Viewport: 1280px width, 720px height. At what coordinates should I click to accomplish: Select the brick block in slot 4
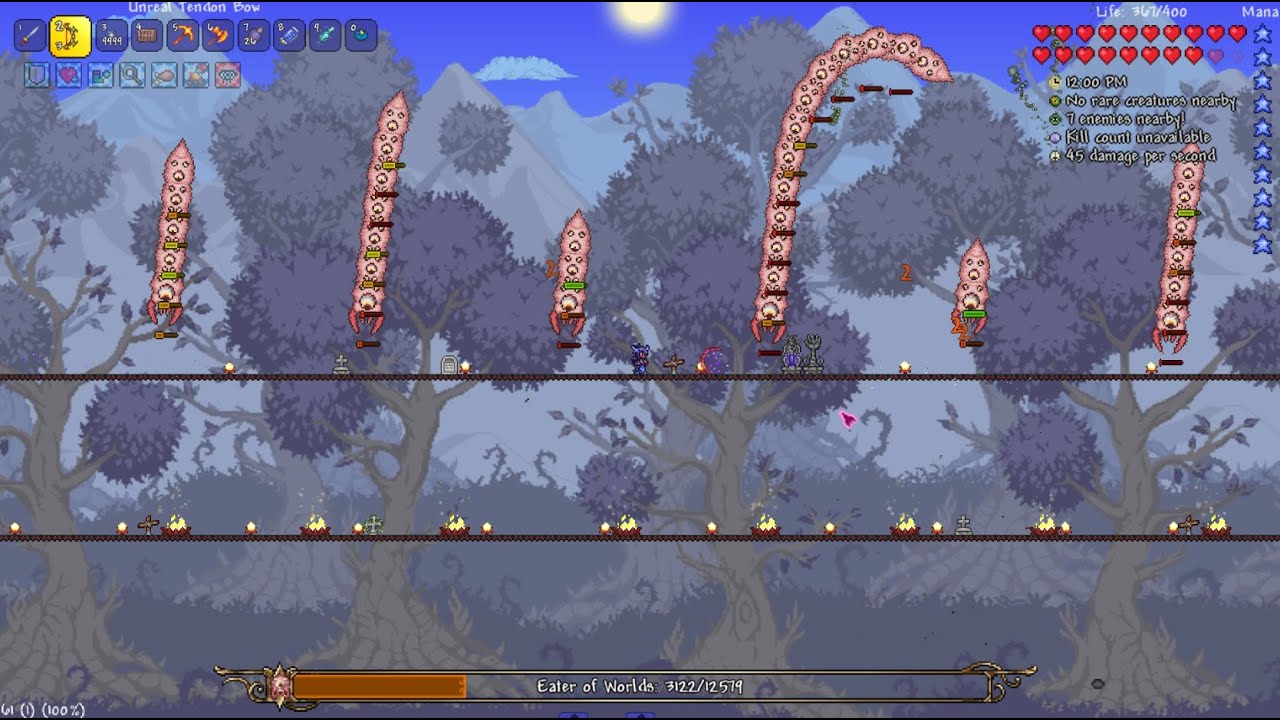coord(147,35)
